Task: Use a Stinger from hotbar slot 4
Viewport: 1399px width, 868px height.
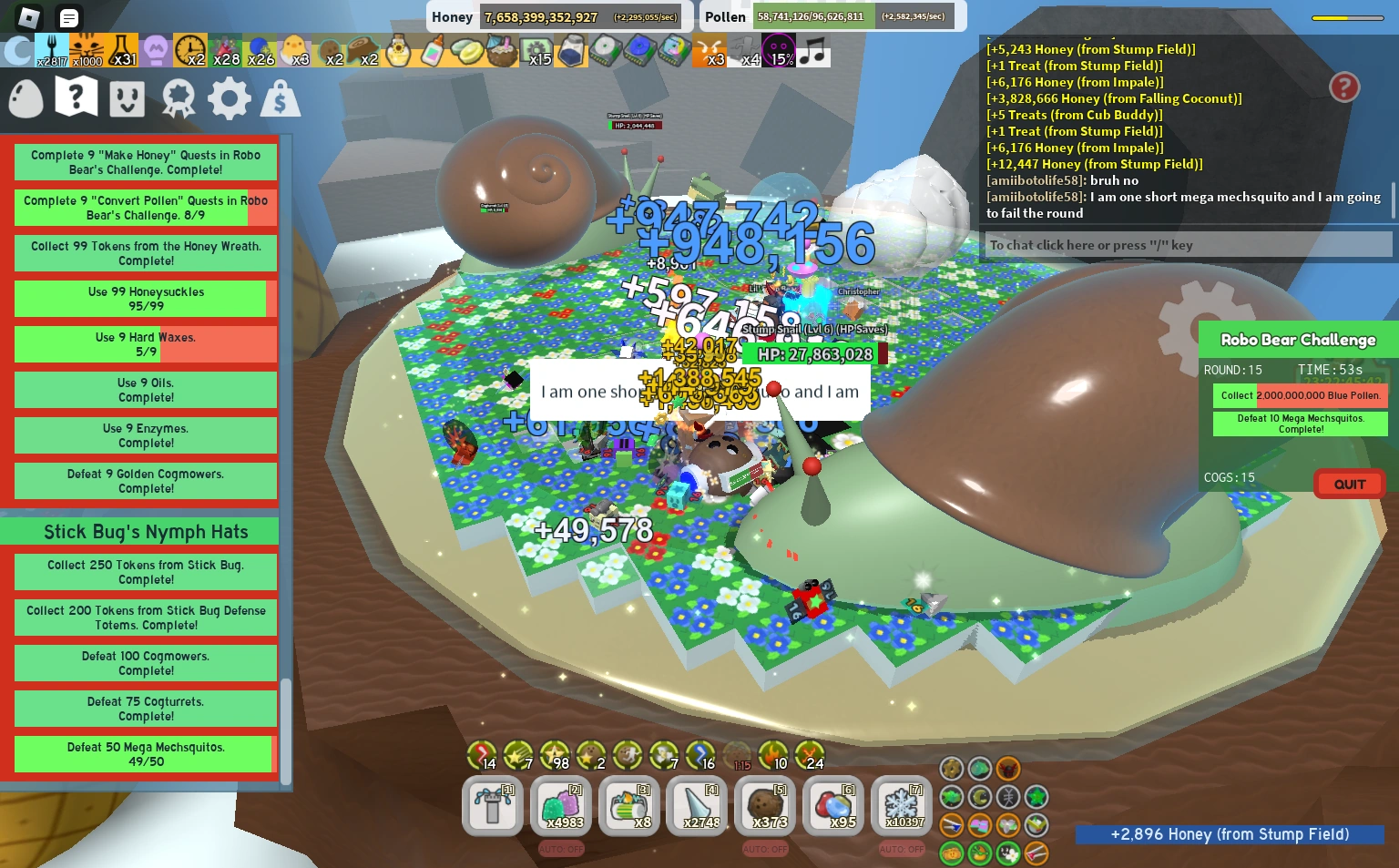Action: [x=696, y=805]
